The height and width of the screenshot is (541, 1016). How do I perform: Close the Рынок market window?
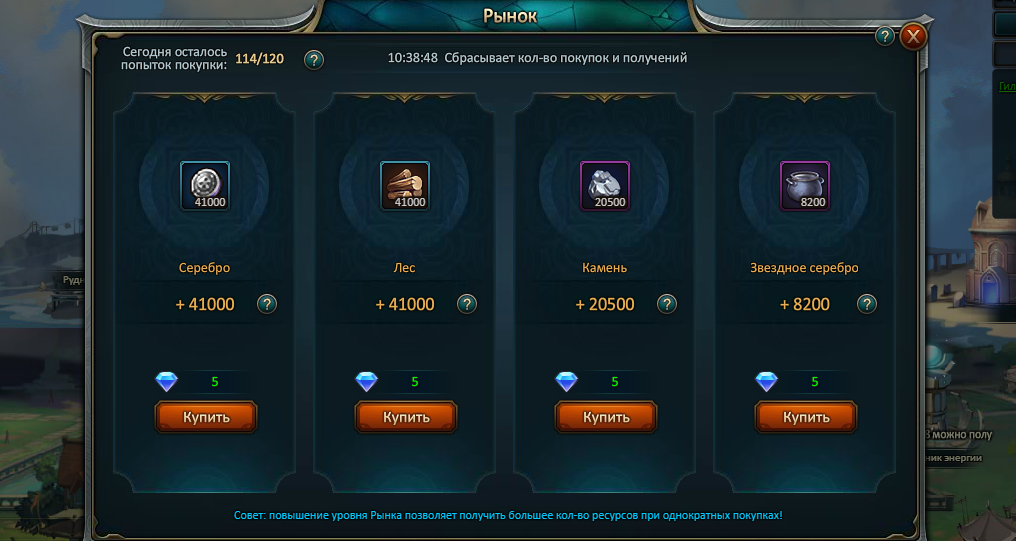tap(913, 37)
